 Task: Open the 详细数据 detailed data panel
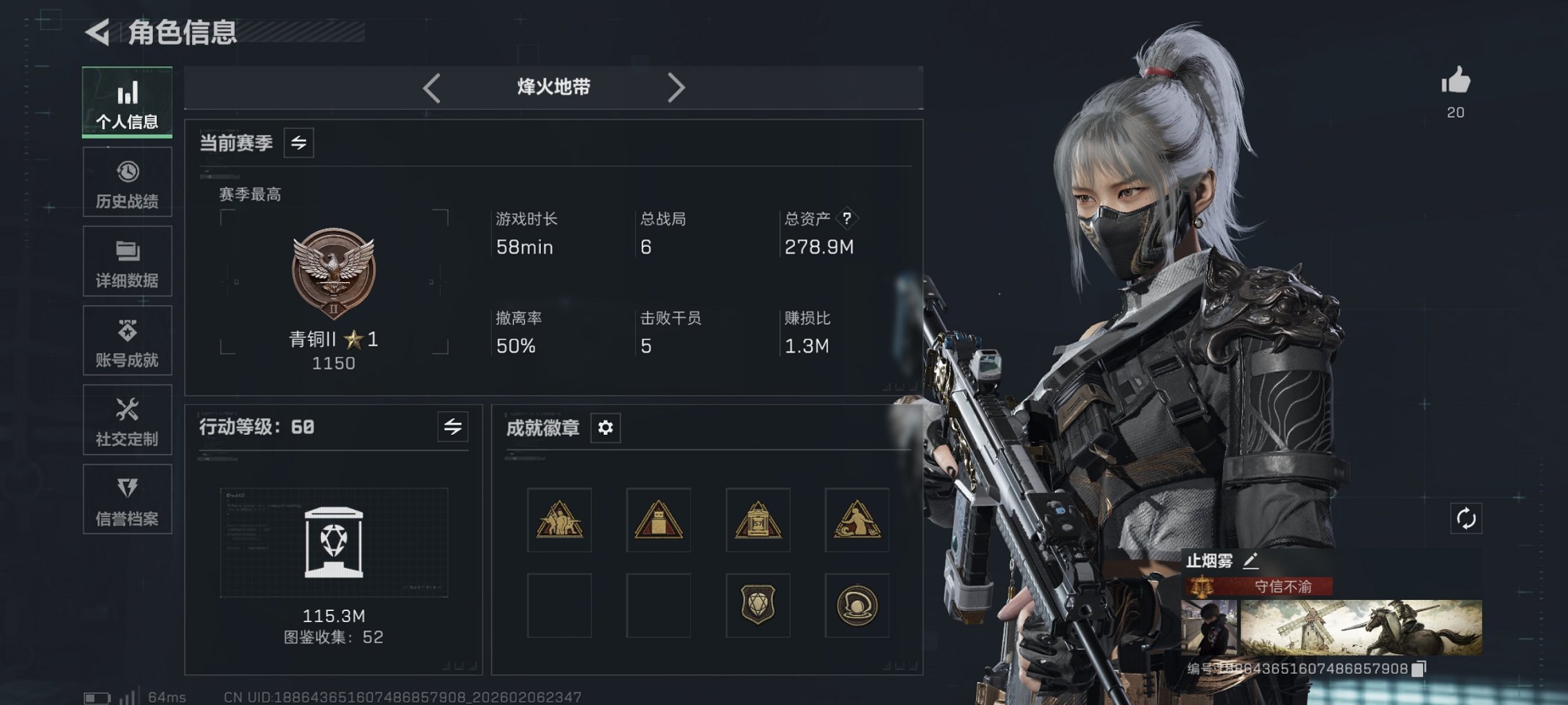127,261
